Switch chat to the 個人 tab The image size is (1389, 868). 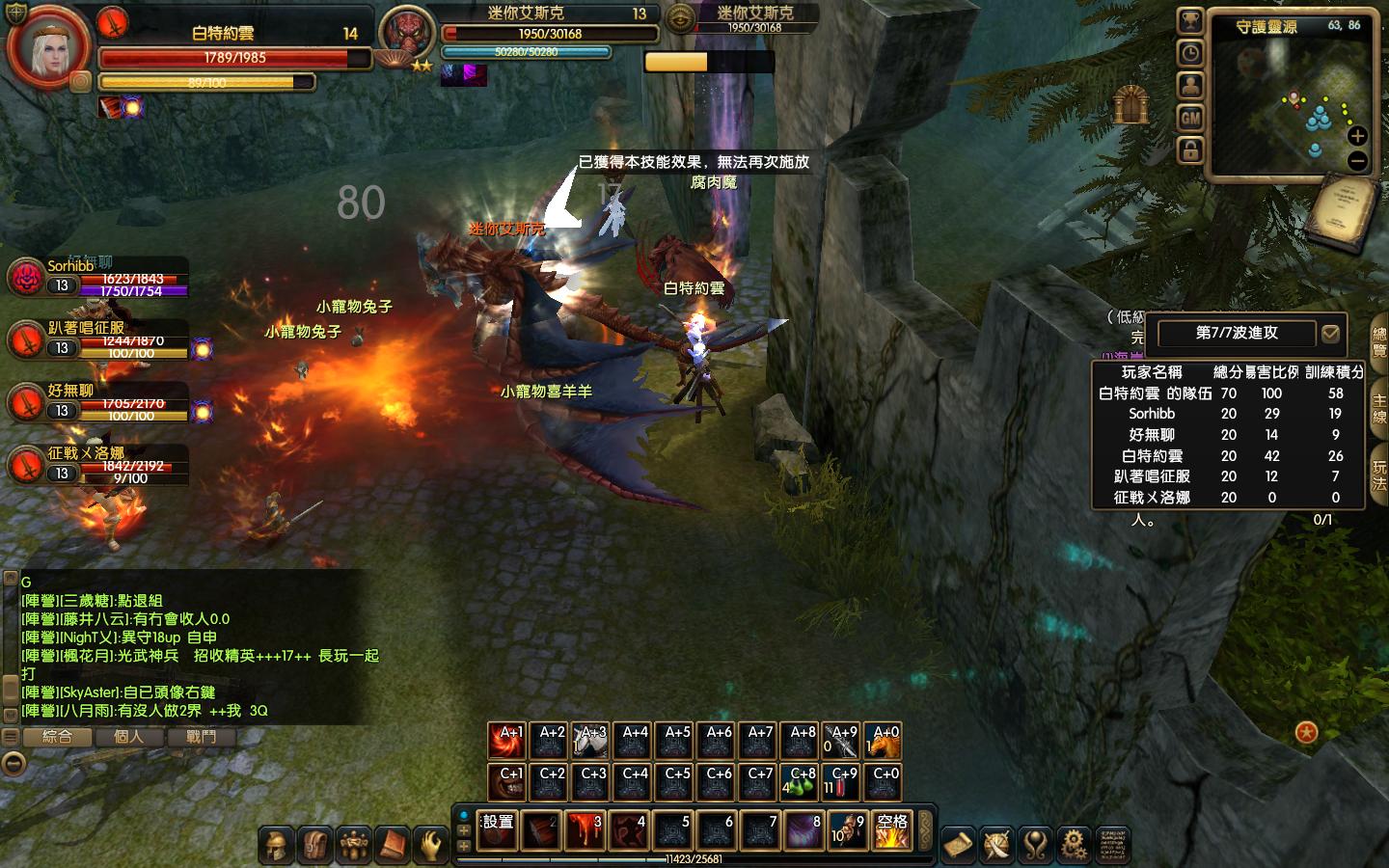coord(128,737)
